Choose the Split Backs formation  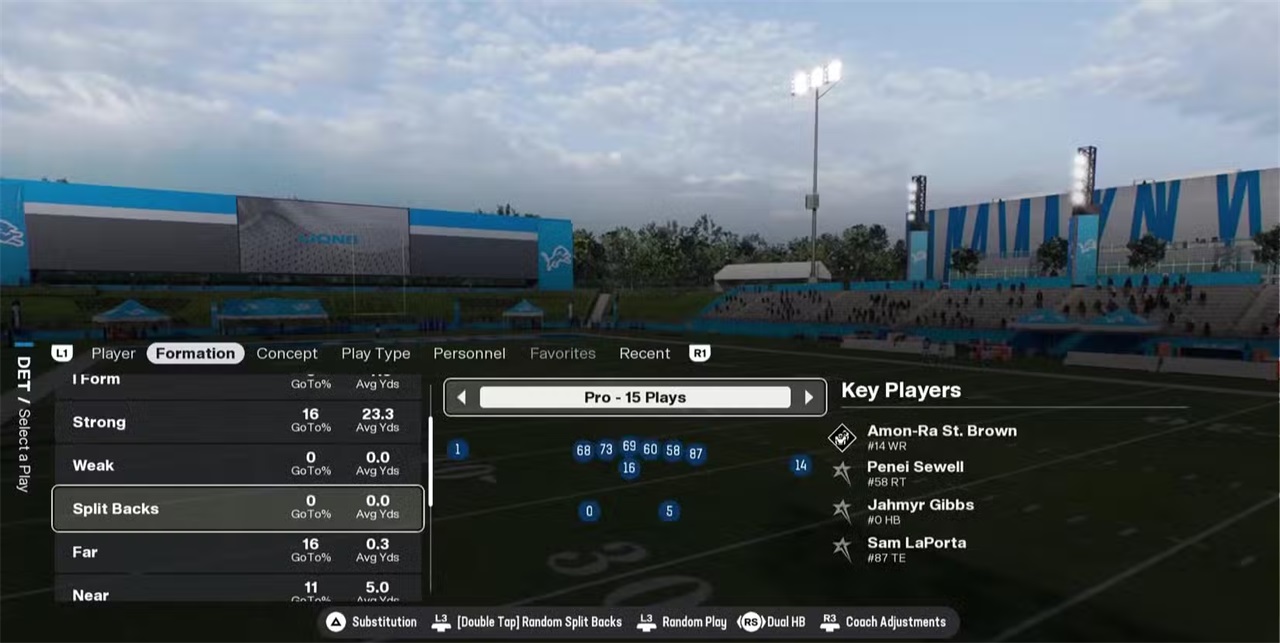[x=238, y=508]
